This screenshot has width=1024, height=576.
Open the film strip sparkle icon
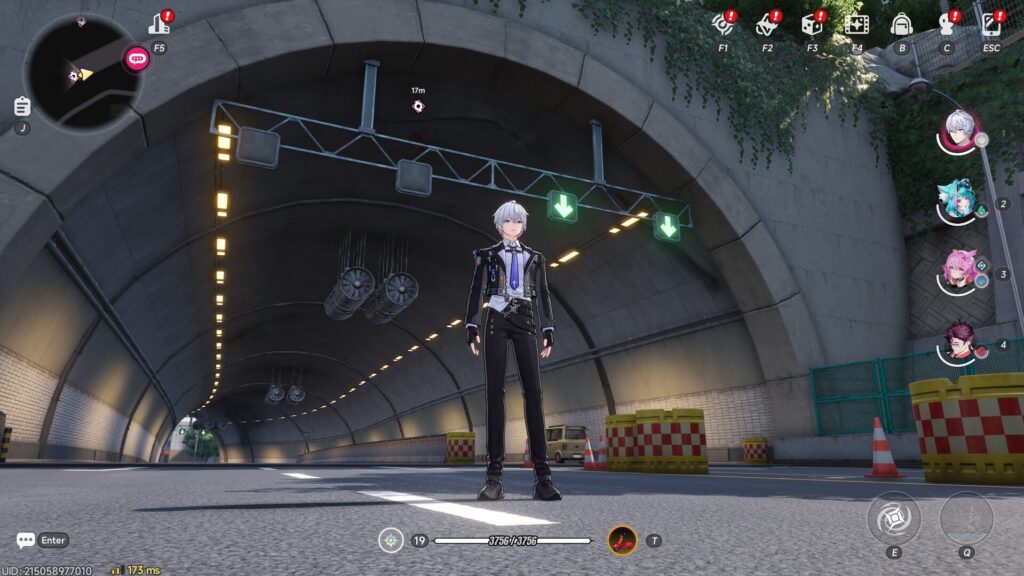[856, 24]
